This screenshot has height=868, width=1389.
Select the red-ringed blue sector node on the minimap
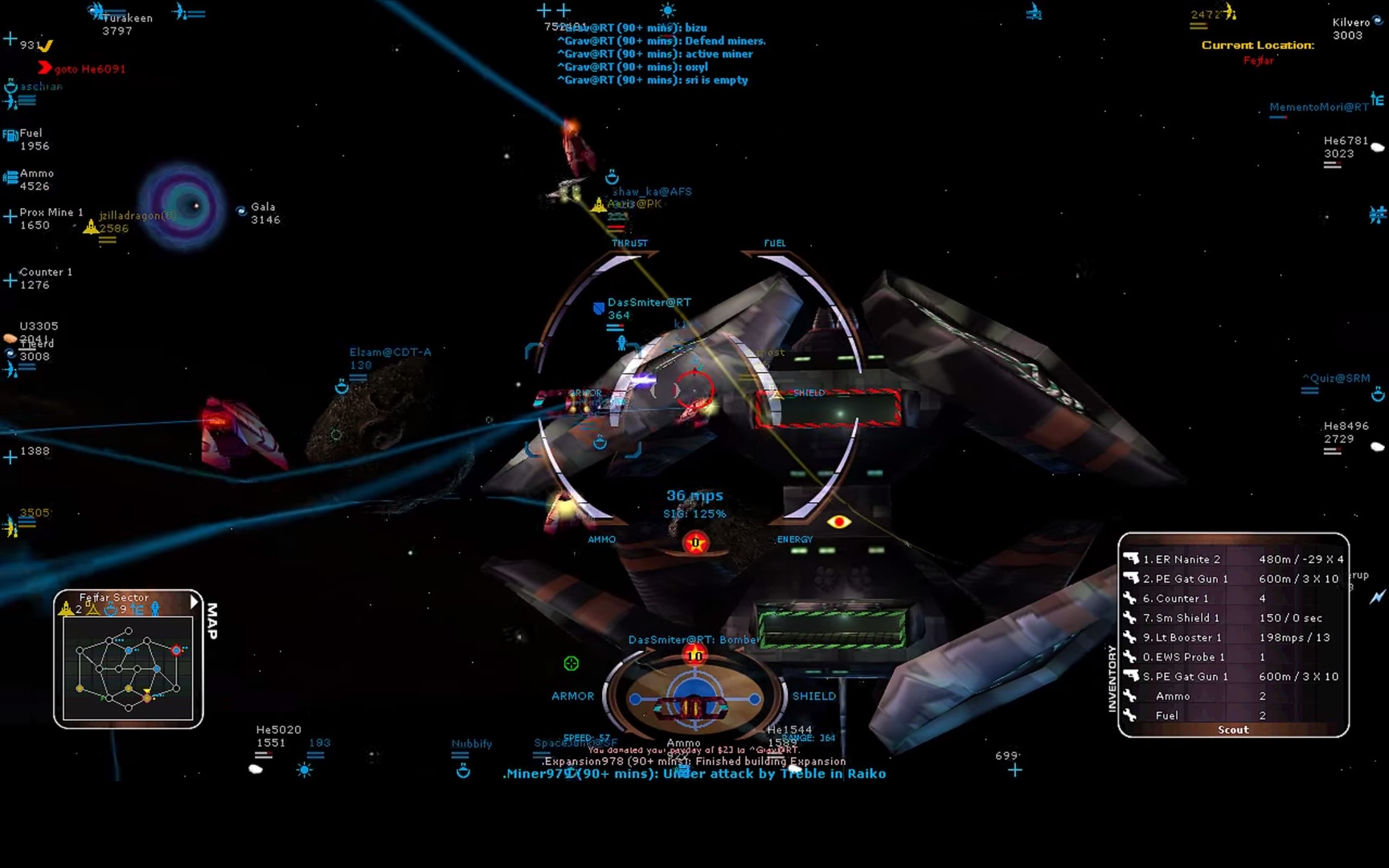pos(176,649)
